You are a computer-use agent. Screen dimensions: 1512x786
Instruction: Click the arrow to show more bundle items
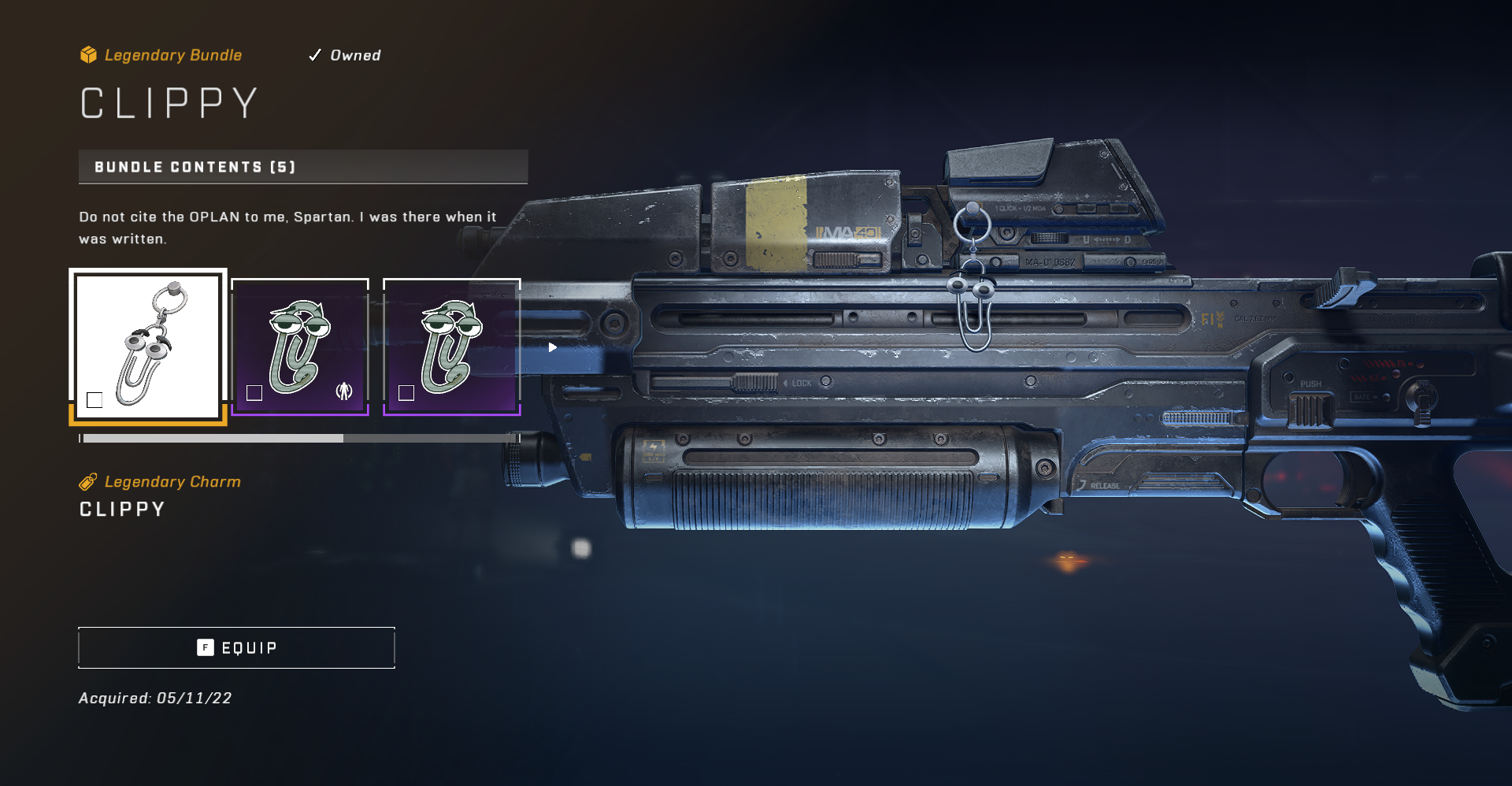(553, 347)
